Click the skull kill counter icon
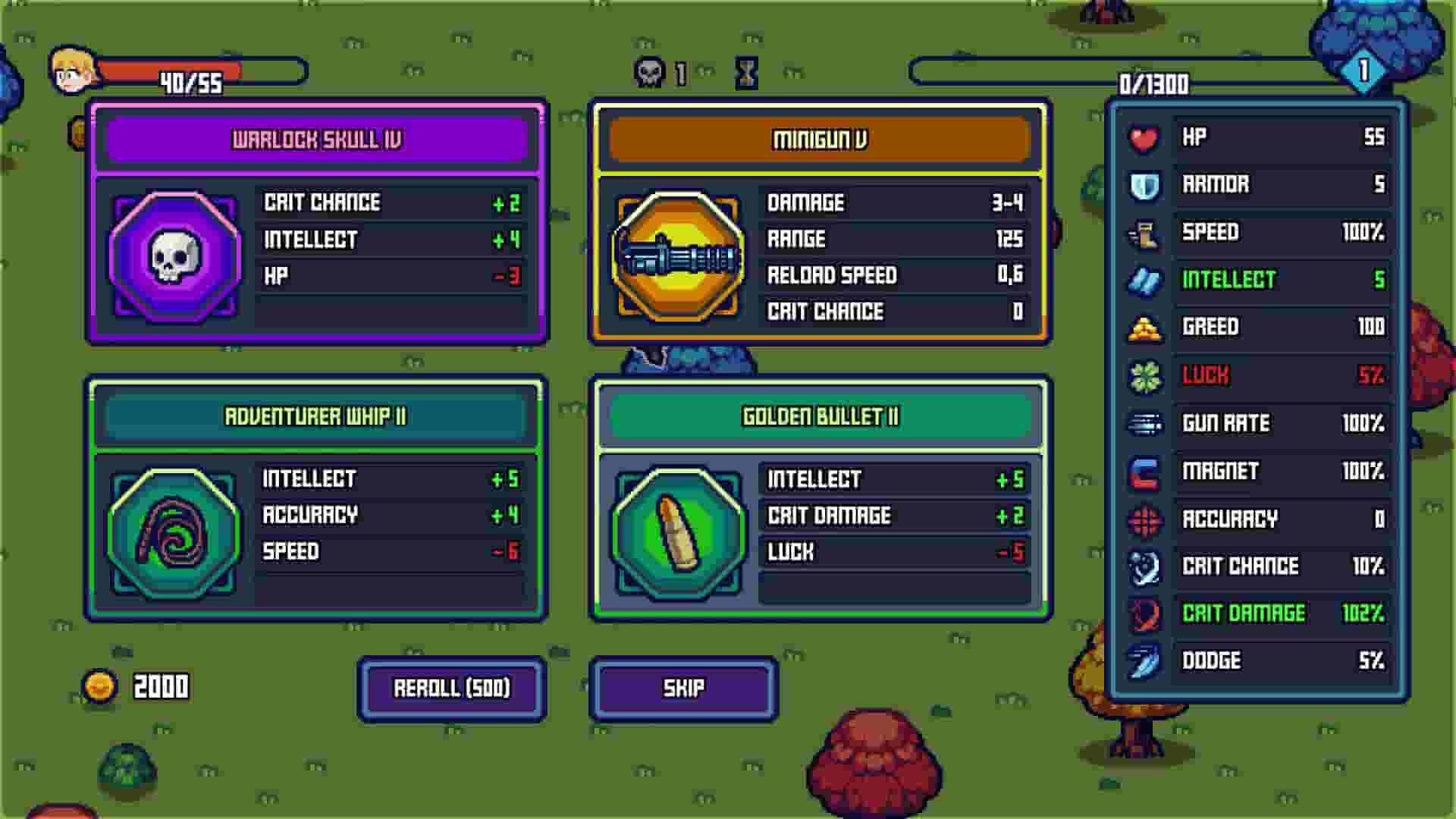This screenshot has height=819, width=1456. point(648,73)
